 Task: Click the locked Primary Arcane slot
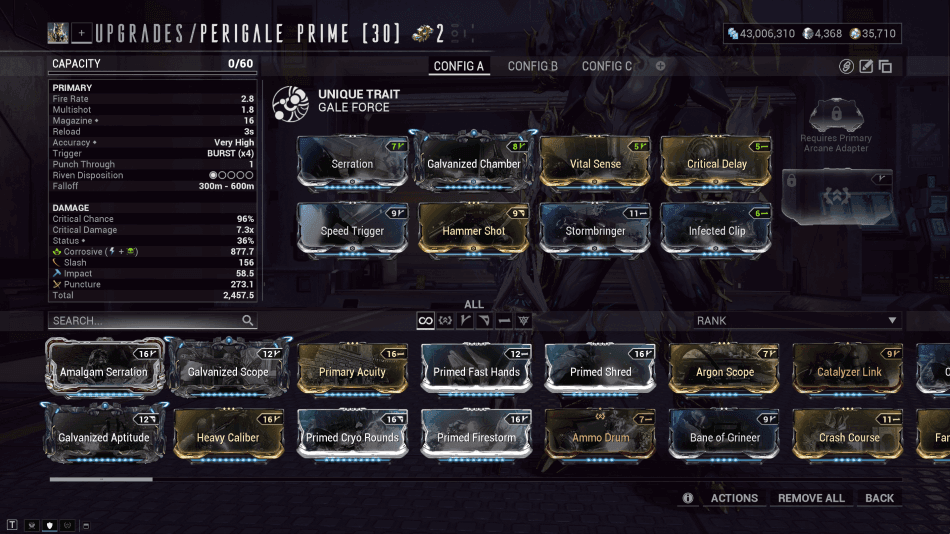[836, 197]
